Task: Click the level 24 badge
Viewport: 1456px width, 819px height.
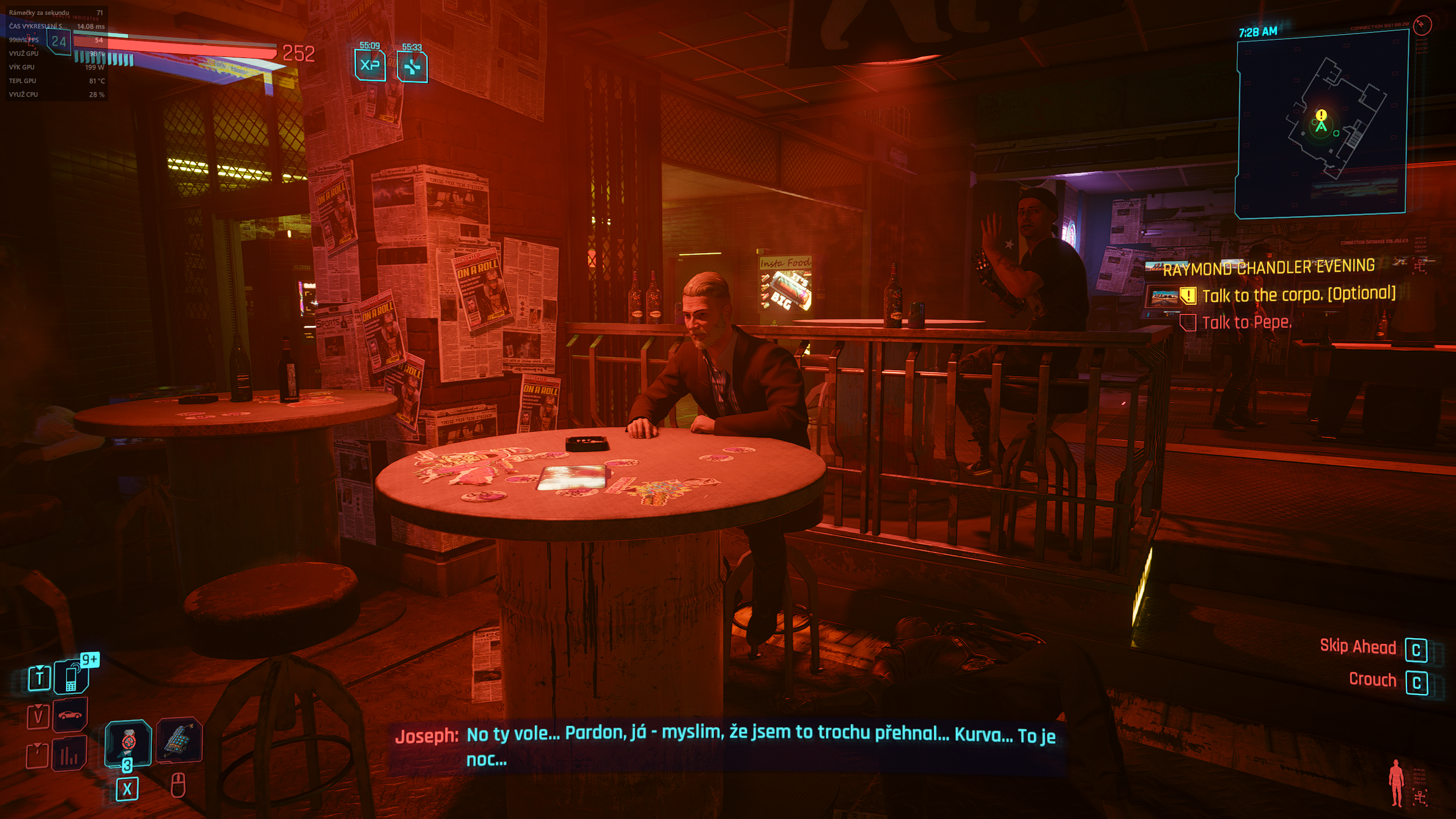Action: [x=59, y=42]
